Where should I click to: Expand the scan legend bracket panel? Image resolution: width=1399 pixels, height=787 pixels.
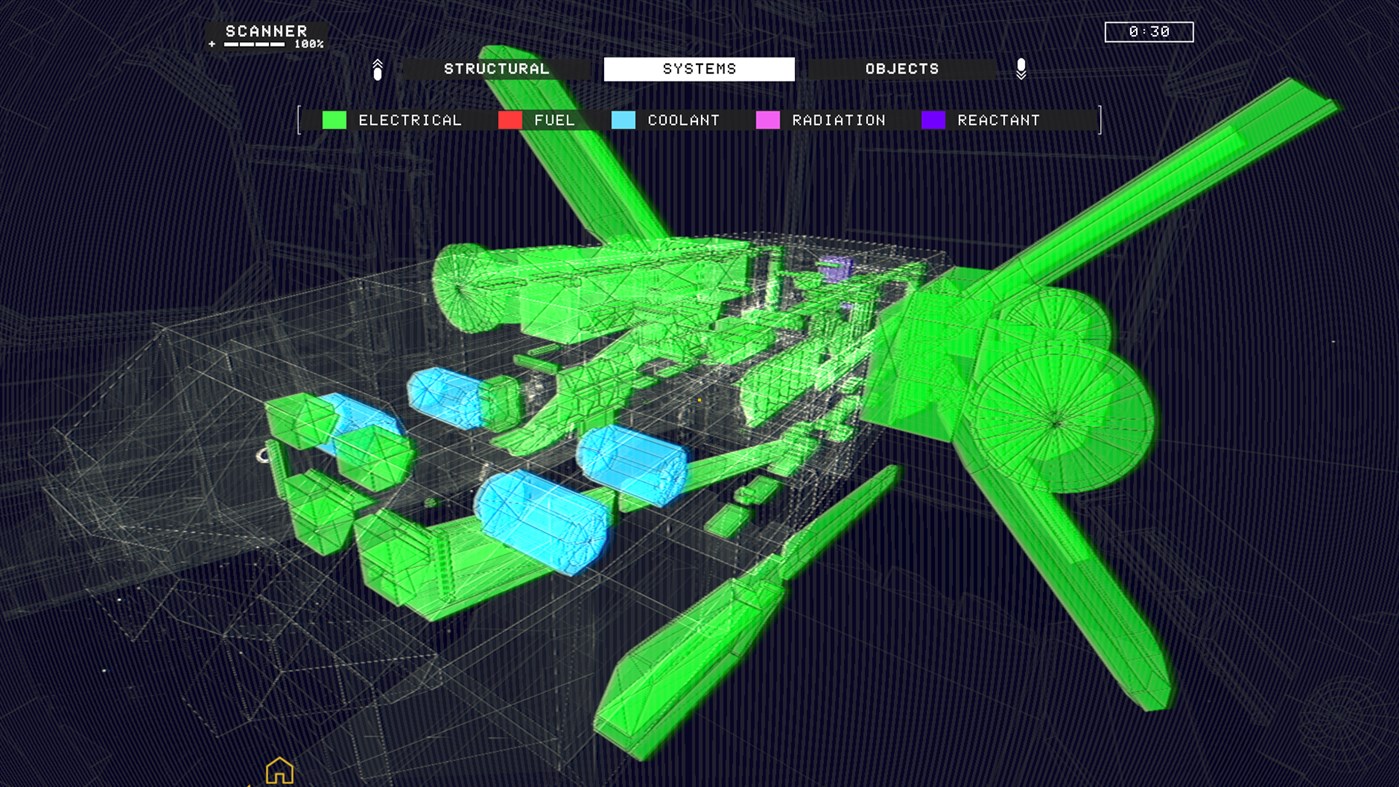pos(298,119)
